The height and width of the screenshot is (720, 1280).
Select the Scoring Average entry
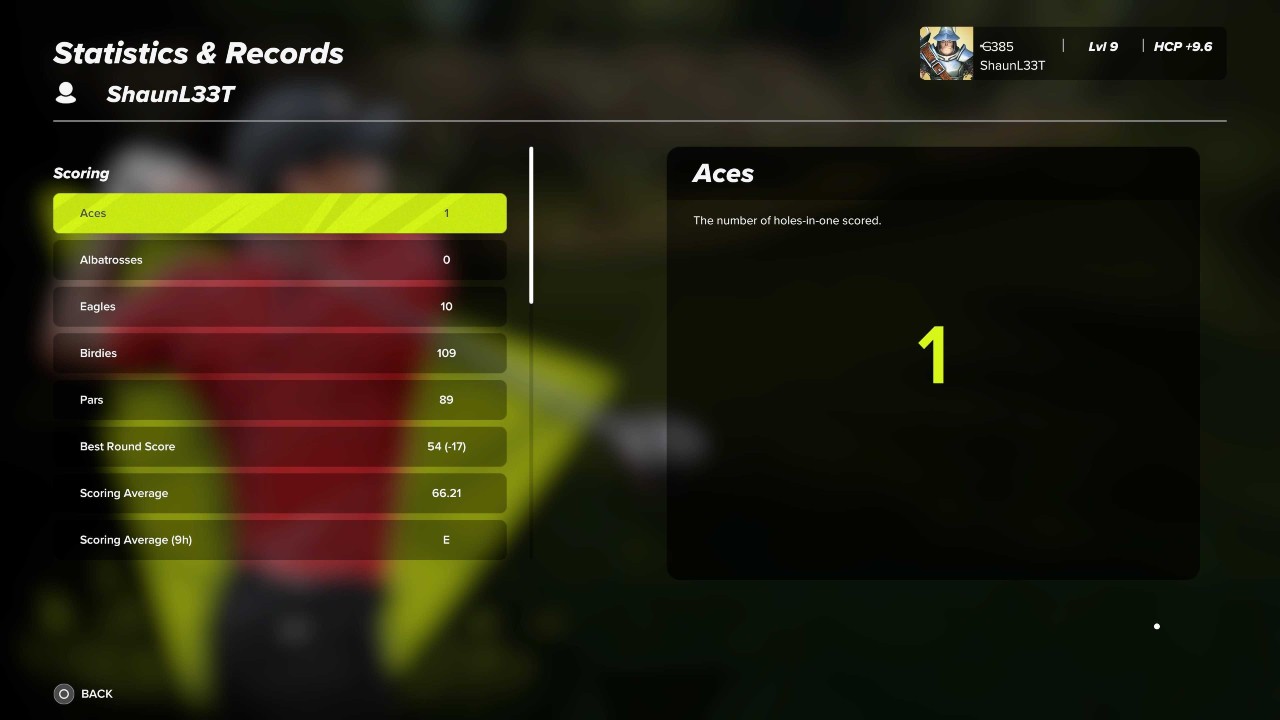279,492
